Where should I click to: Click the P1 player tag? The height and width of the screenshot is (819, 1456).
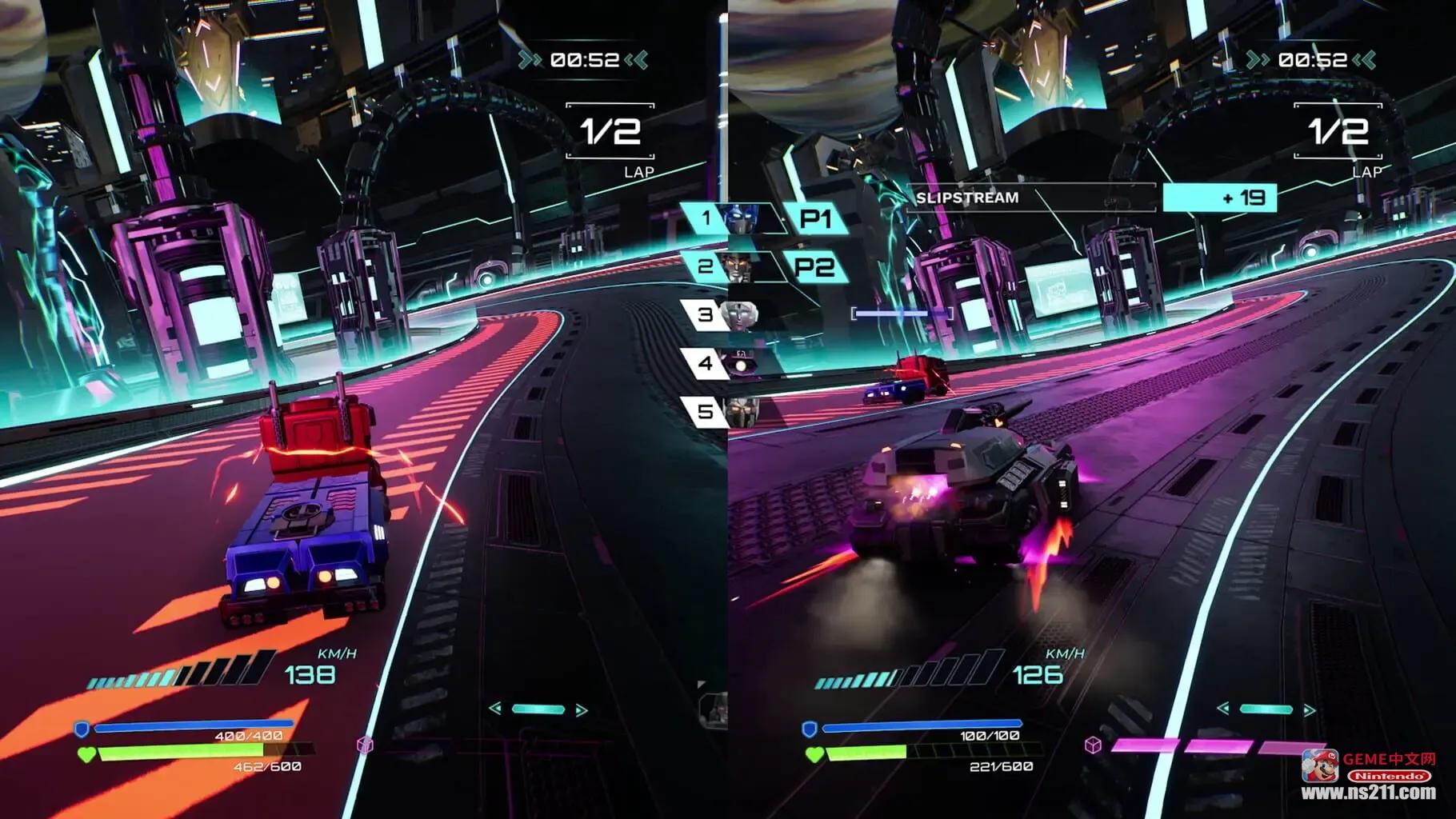815,218
